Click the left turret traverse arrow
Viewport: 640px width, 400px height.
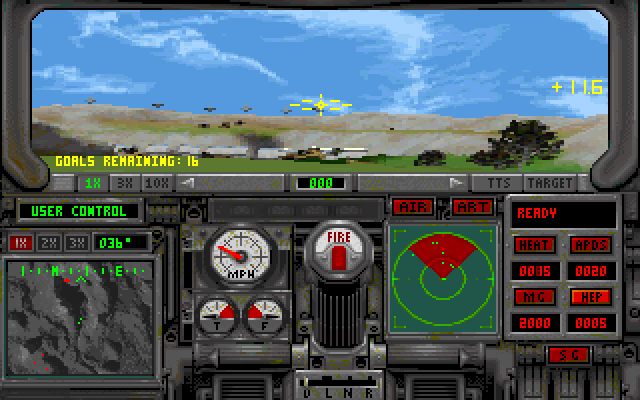pyautogui.click(x=187, y=183)
